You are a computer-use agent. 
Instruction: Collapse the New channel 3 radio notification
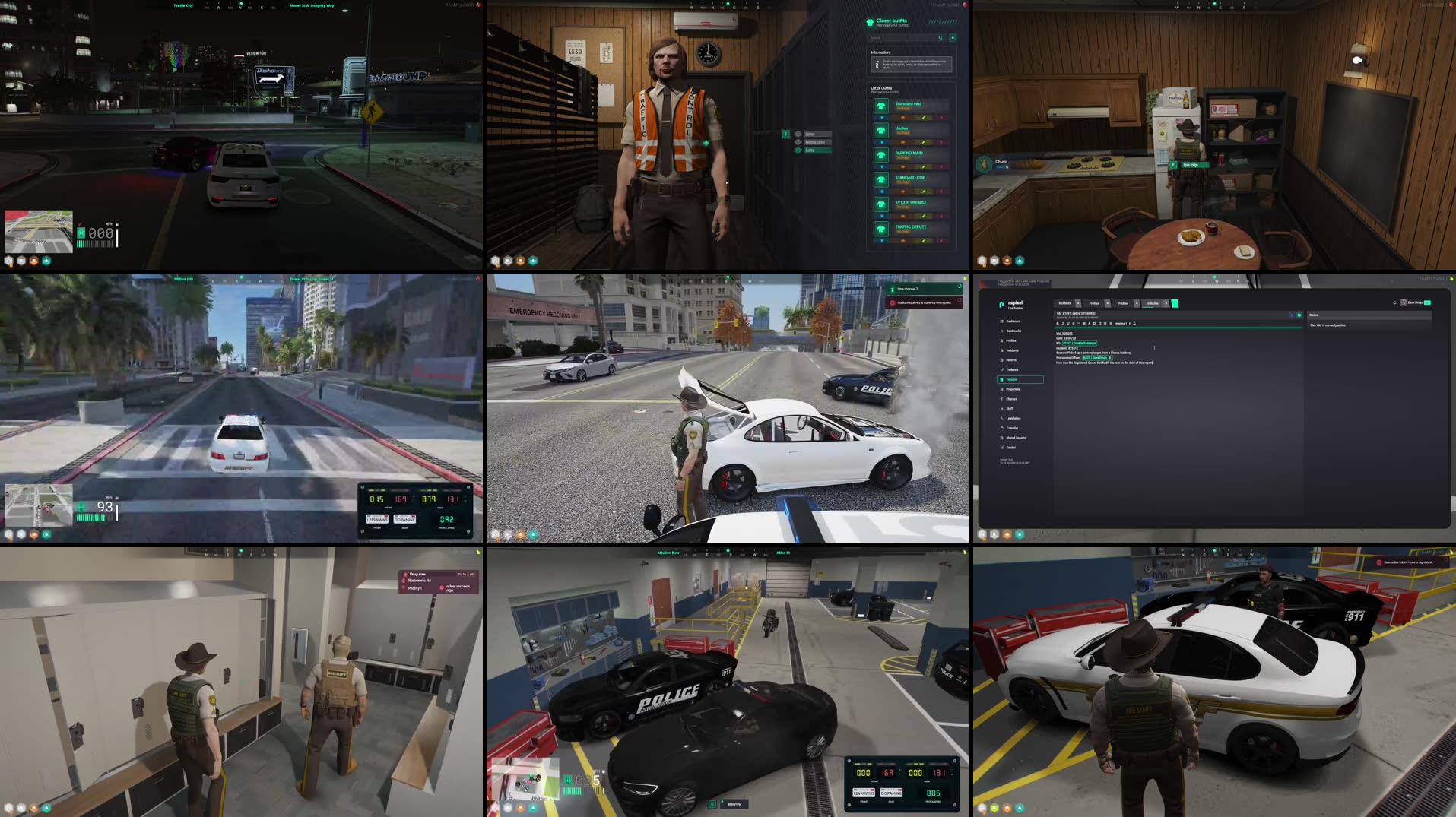960,286
